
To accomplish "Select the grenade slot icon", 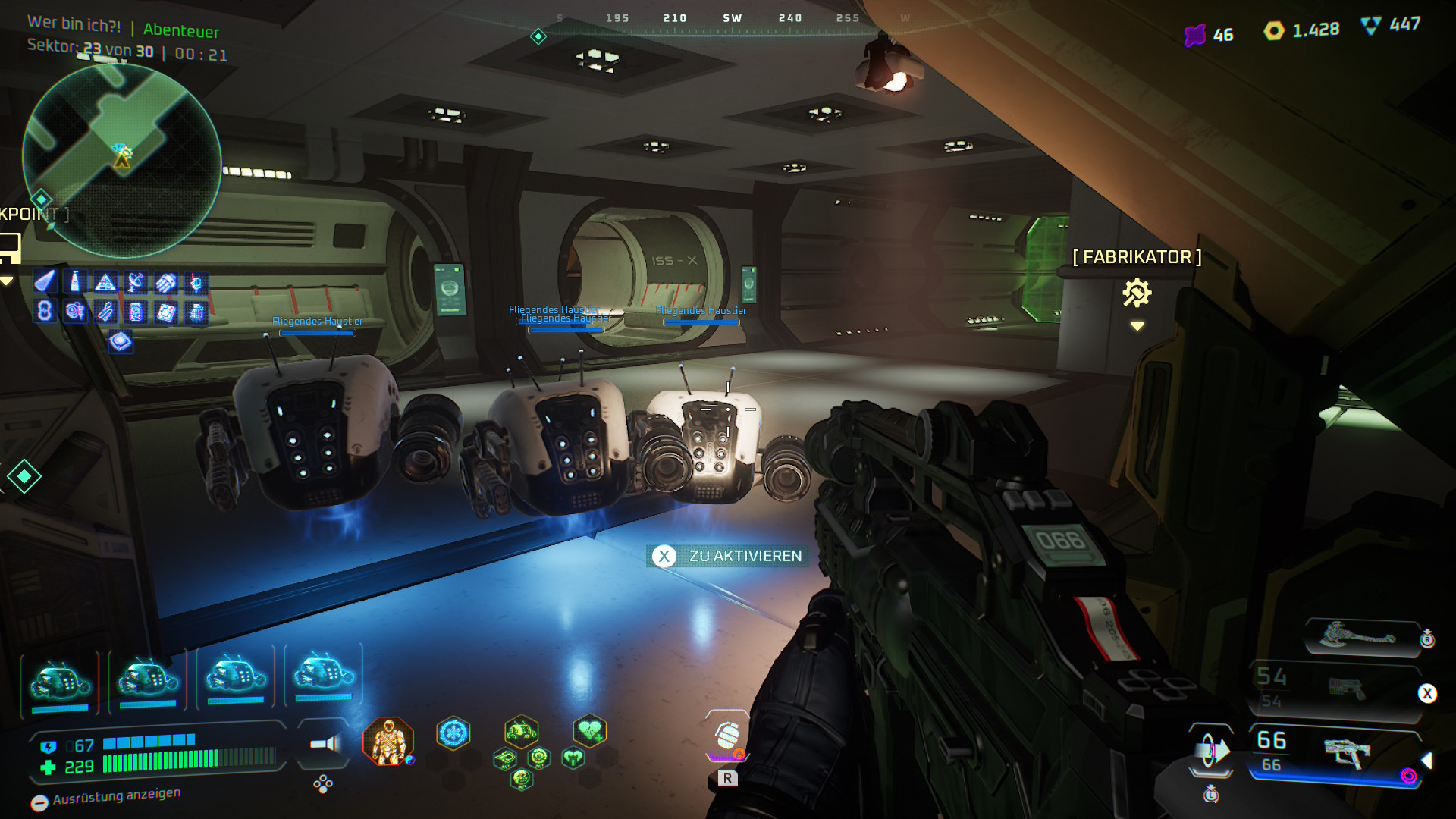I will [x=728, y=736].
